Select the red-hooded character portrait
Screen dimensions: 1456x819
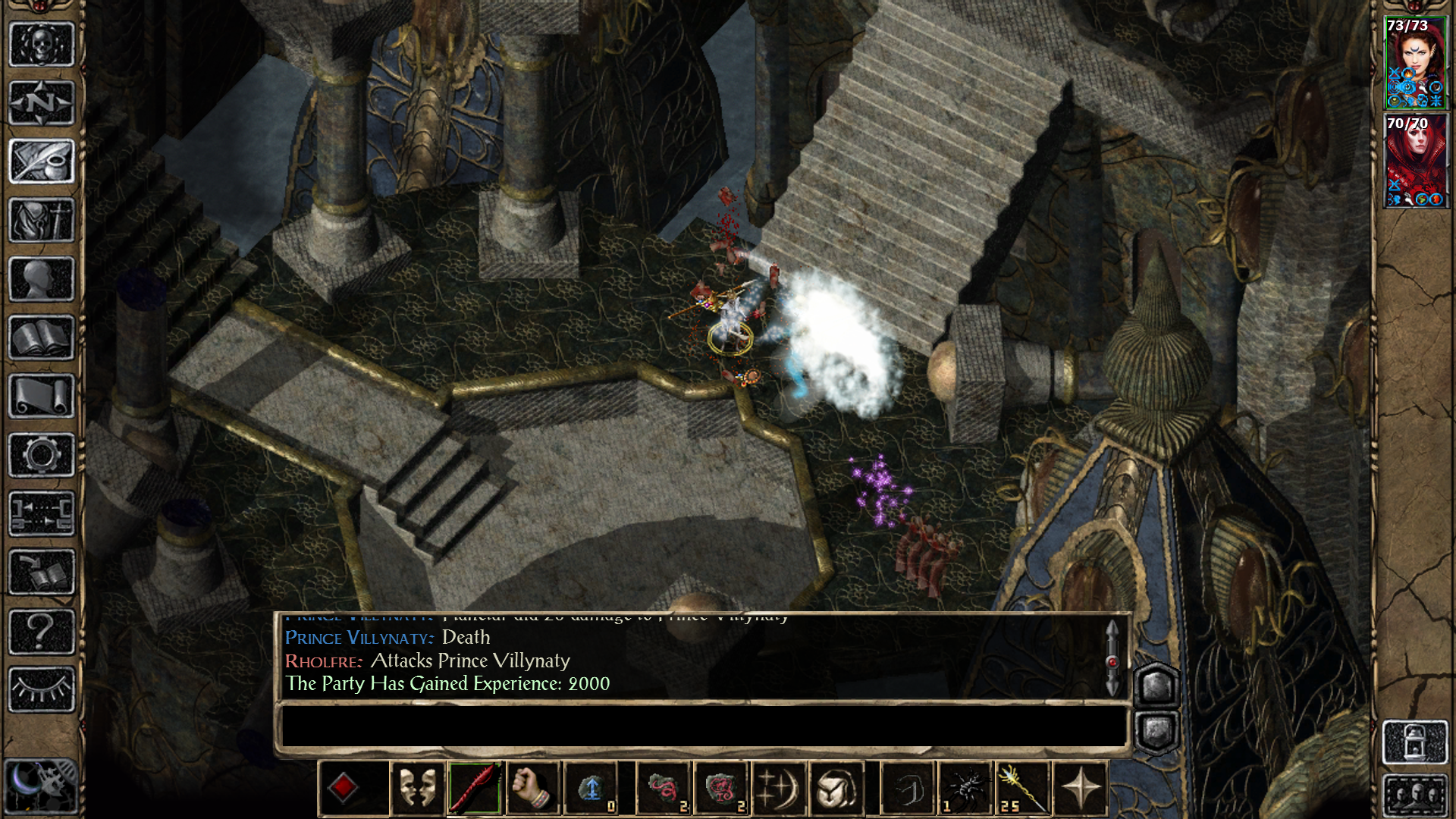pyautogui.click(x=1415, y=161)
